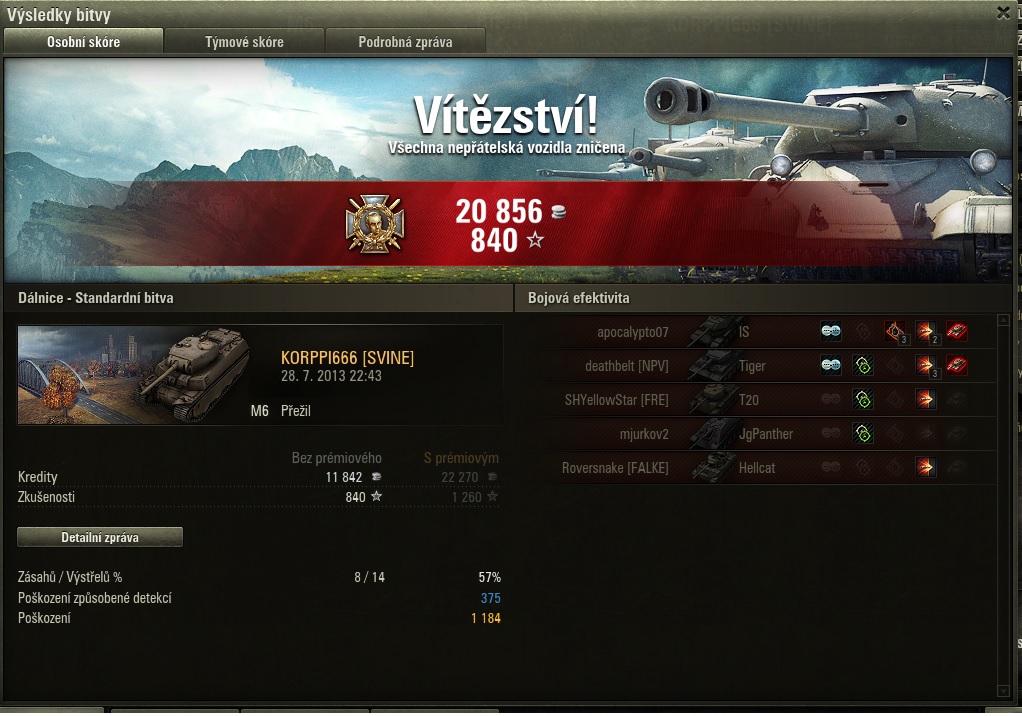Click the damage icon on Roversnake's row
The width and height of the screenshot is (1022, 716).
[925, 468]
